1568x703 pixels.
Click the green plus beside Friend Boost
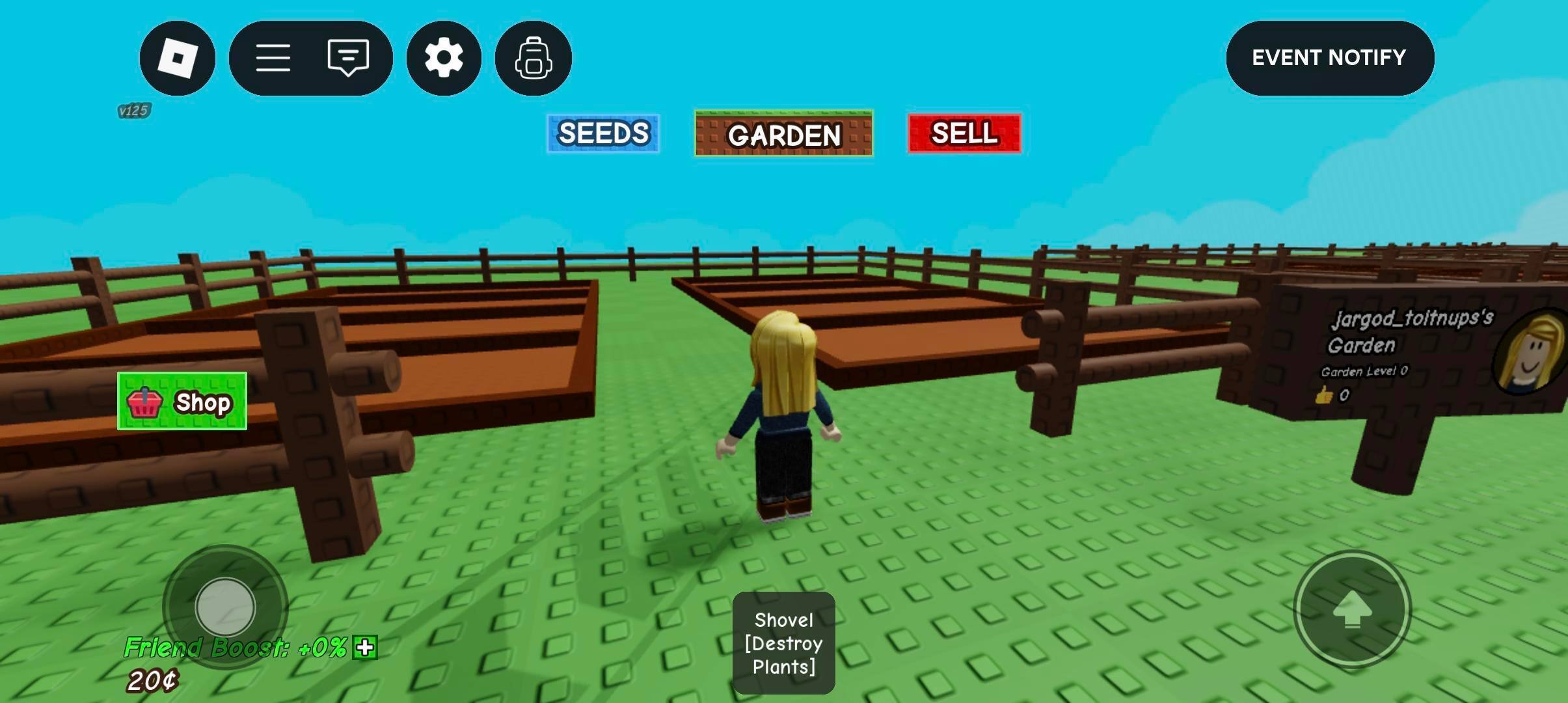[x=364, y=648]
